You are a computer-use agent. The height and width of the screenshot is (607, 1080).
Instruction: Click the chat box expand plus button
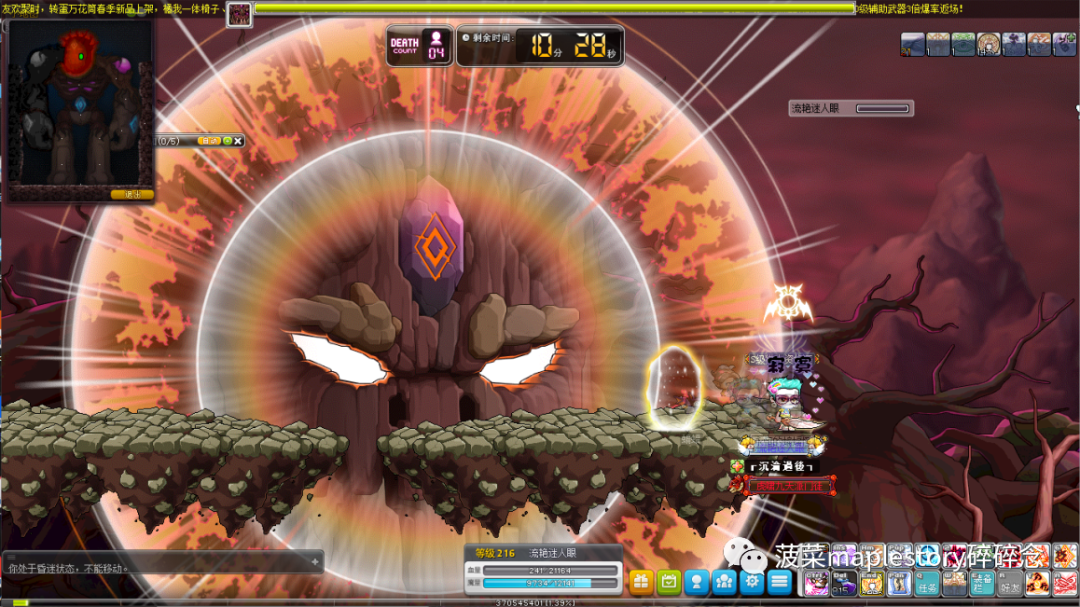pos(315,562)
